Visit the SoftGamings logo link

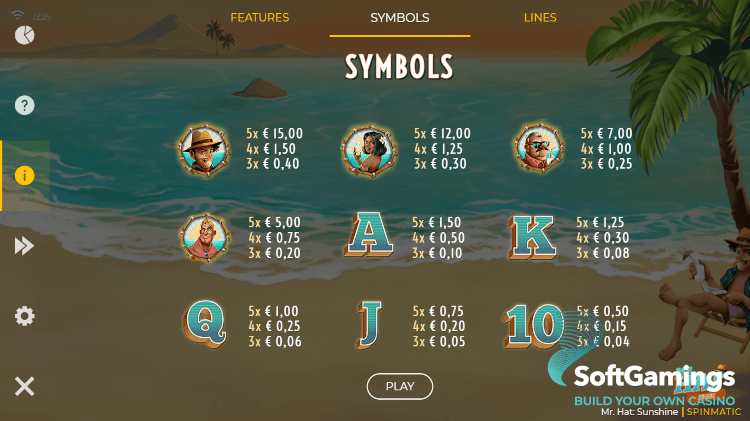(653, 379)
